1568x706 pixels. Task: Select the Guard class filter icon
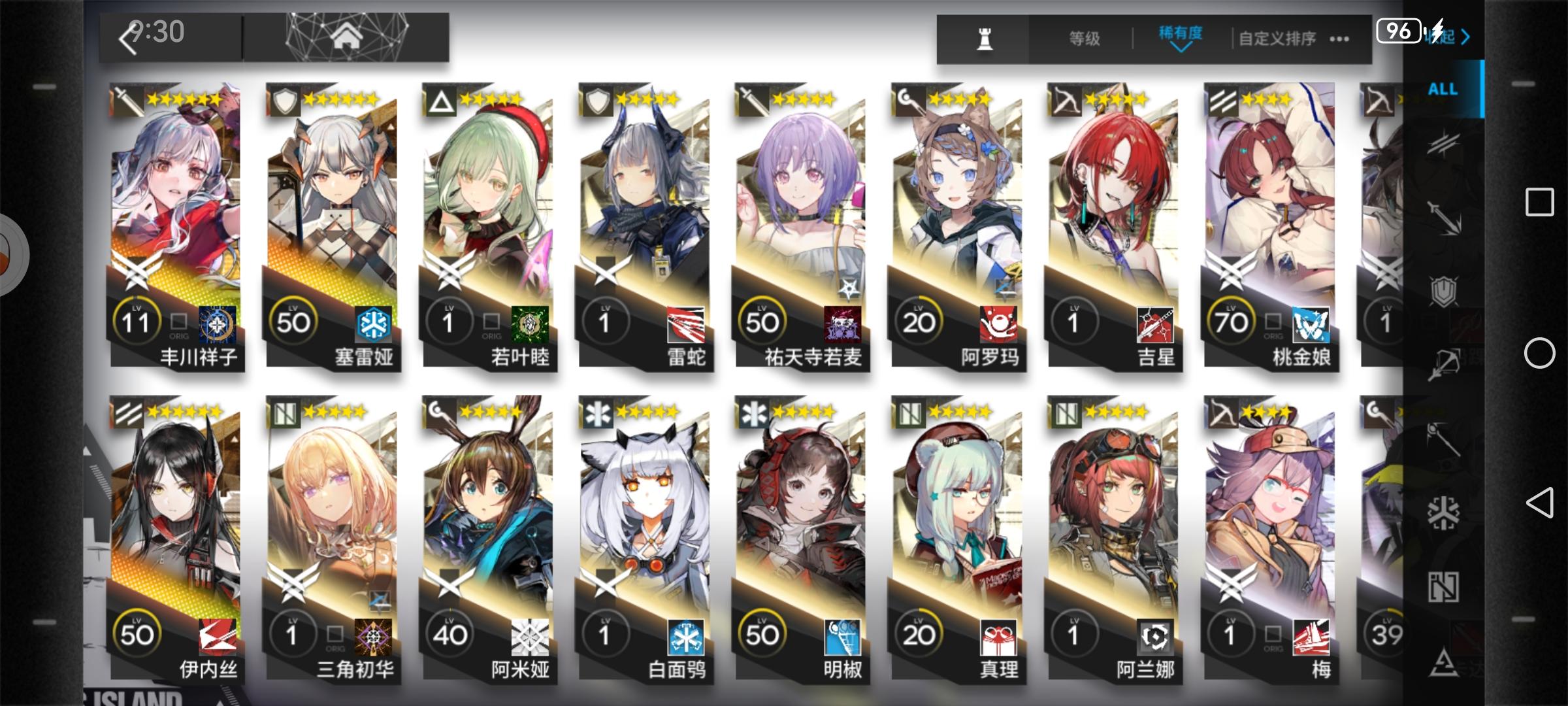click(1444, 216)
